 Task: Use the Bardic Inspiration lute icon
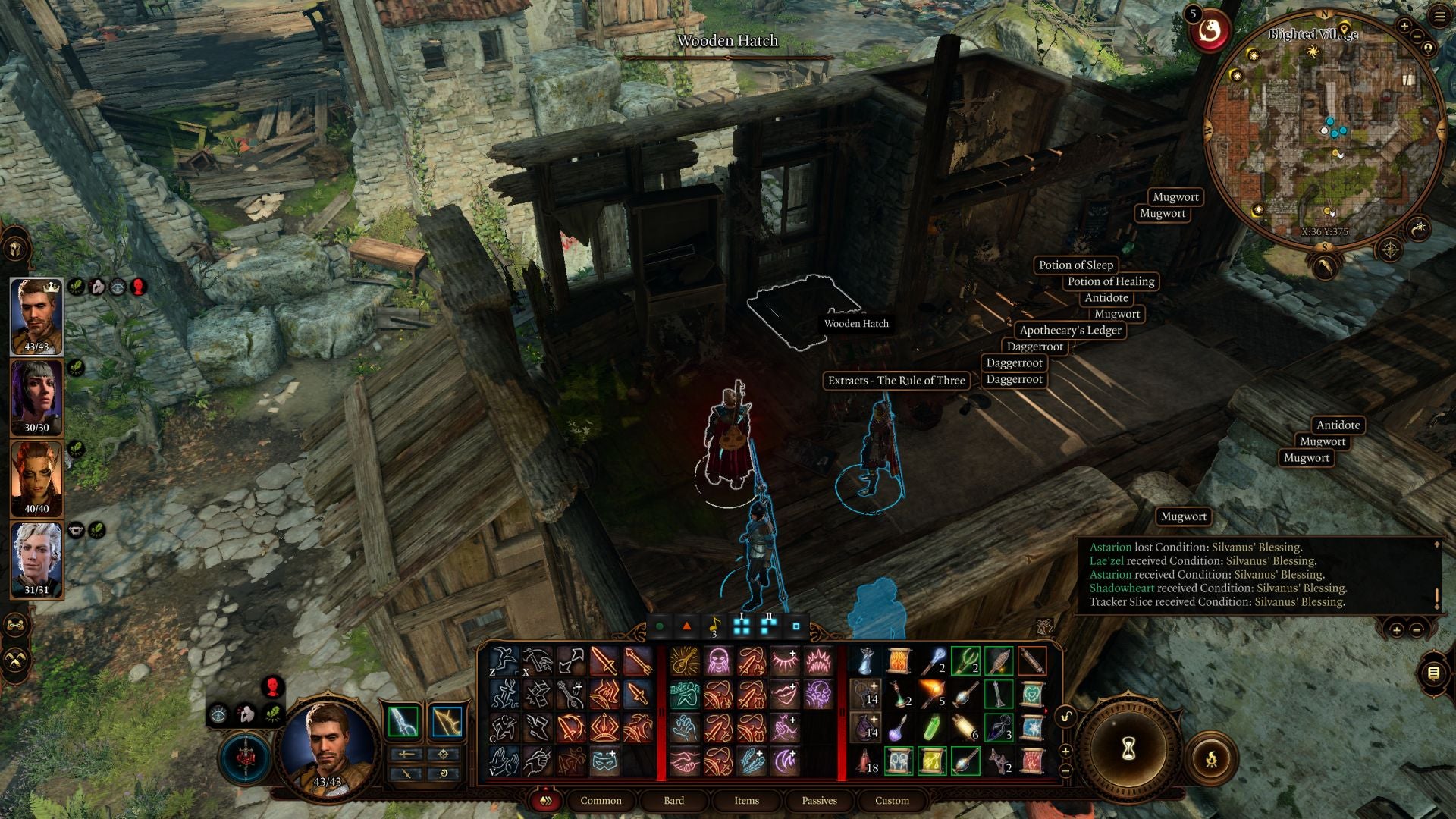pos(686,661)
